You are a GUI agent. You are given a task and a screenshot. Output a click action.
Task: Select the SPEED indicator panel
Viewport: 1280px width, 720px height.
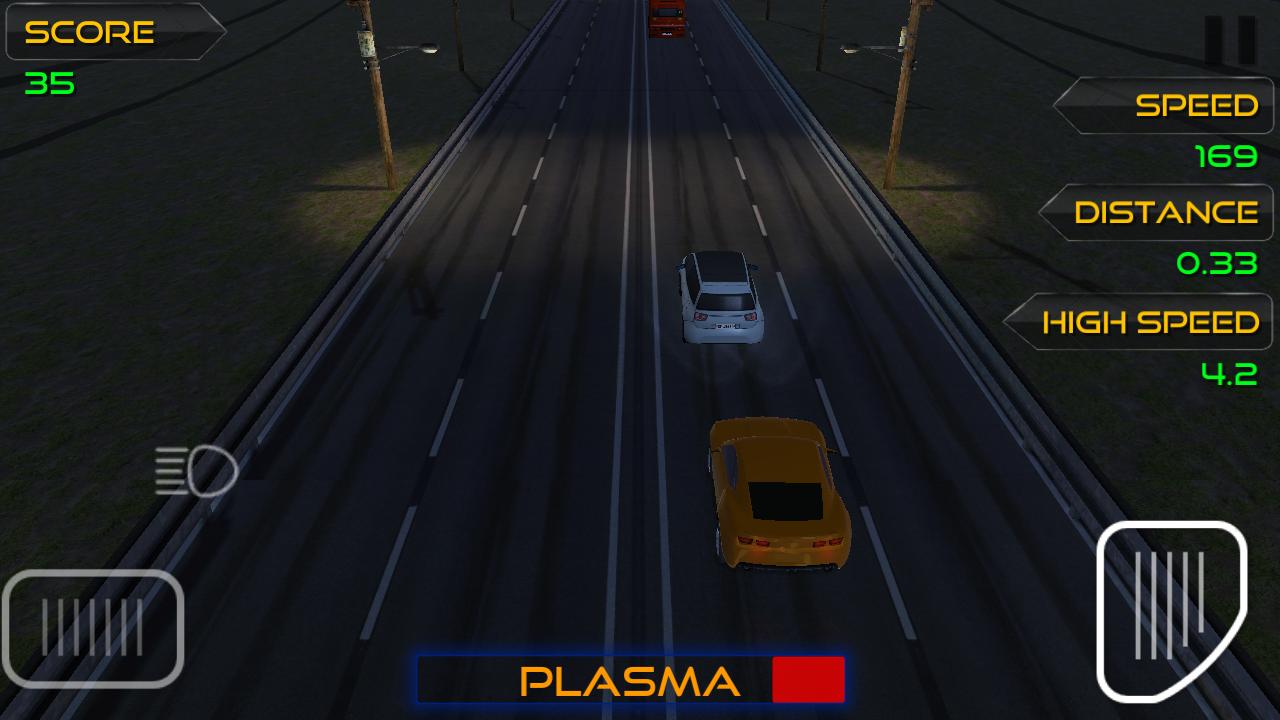tap(1160, 104)
